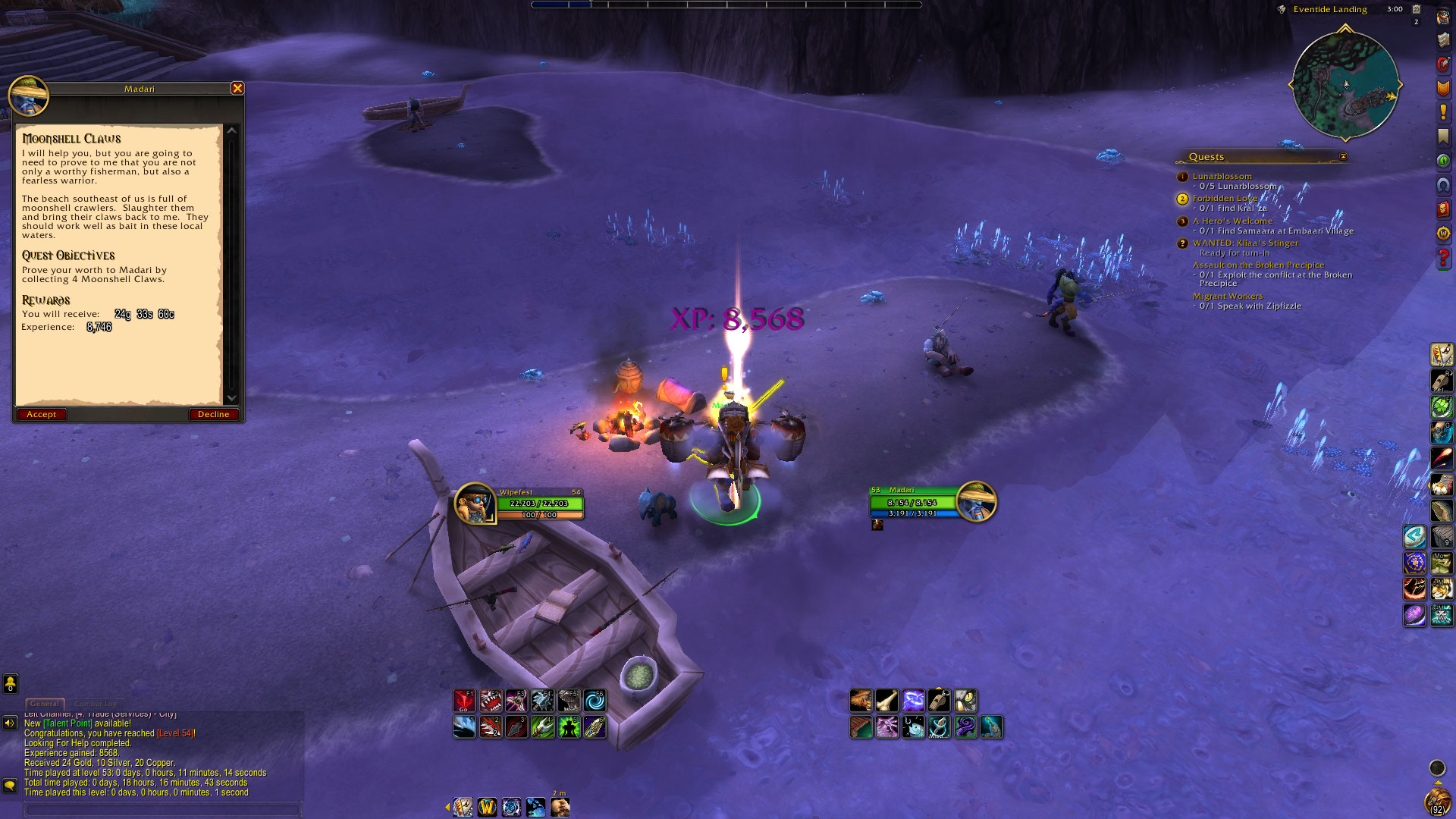Open the social friends list button
1456x819 pixels.
tap(11, 684)
